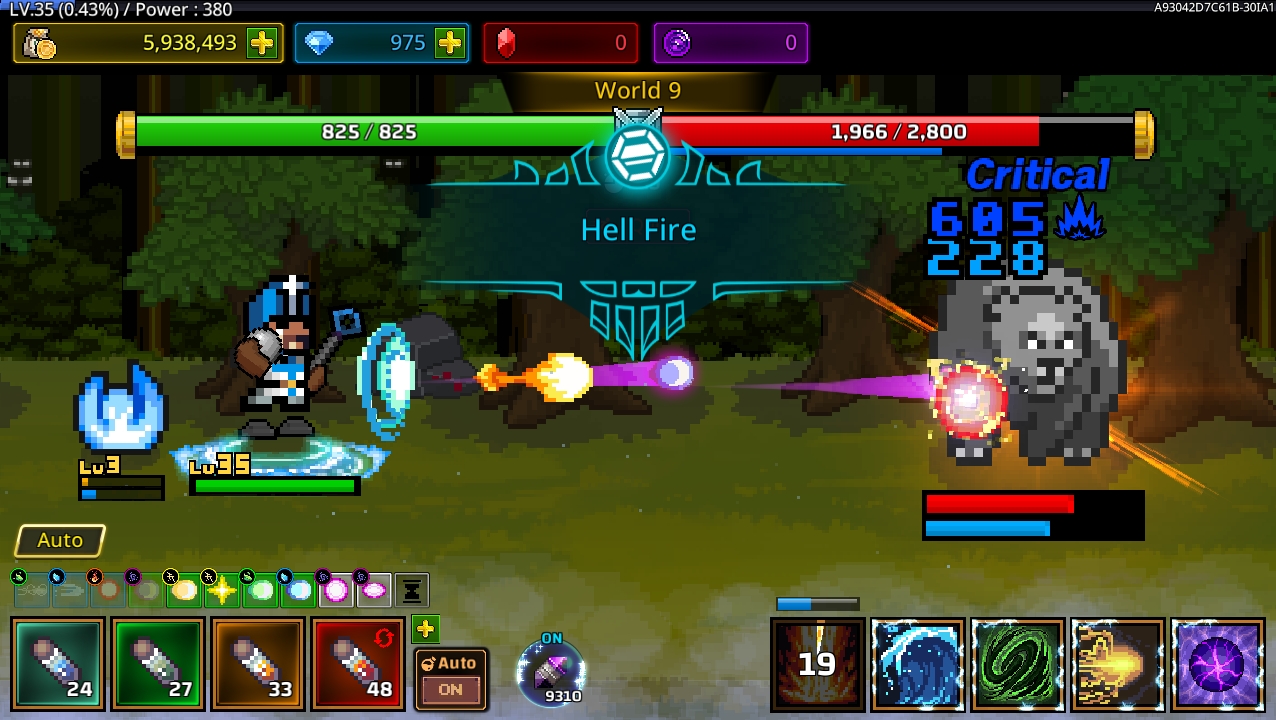Cast the green vortex skill
The height and width of the screenshot is (720, 1276).
click(x=1017, y=664)
